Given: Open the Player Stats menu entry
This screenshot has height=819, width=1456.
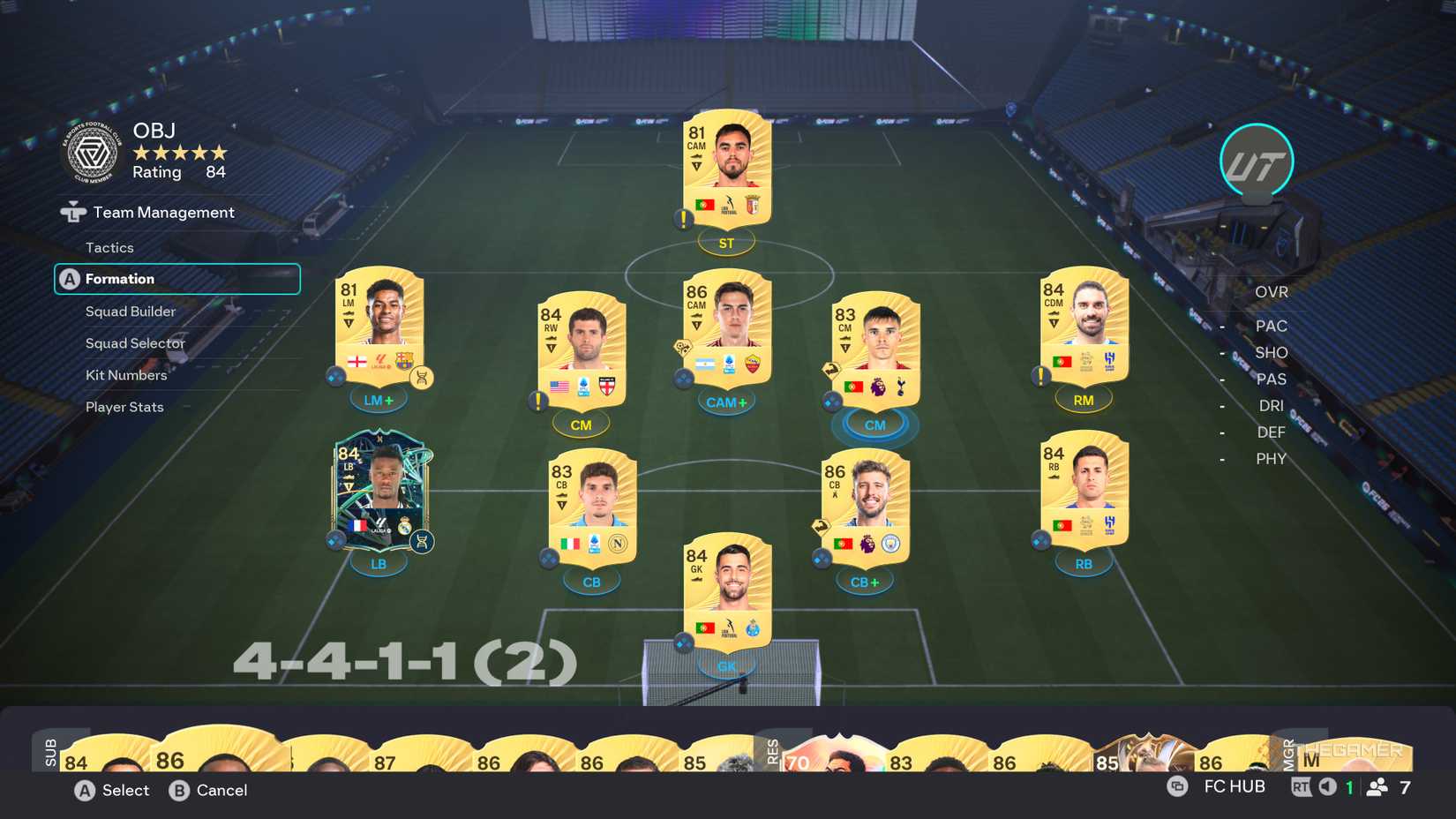Looking at the screenshot, I should pos(124,406).
